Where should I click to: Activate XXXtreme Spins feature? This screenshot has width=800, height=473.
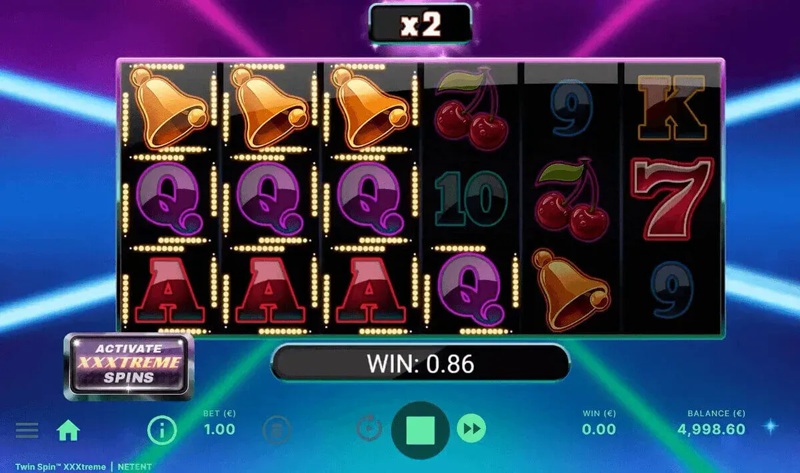click(x=128, y=364)
